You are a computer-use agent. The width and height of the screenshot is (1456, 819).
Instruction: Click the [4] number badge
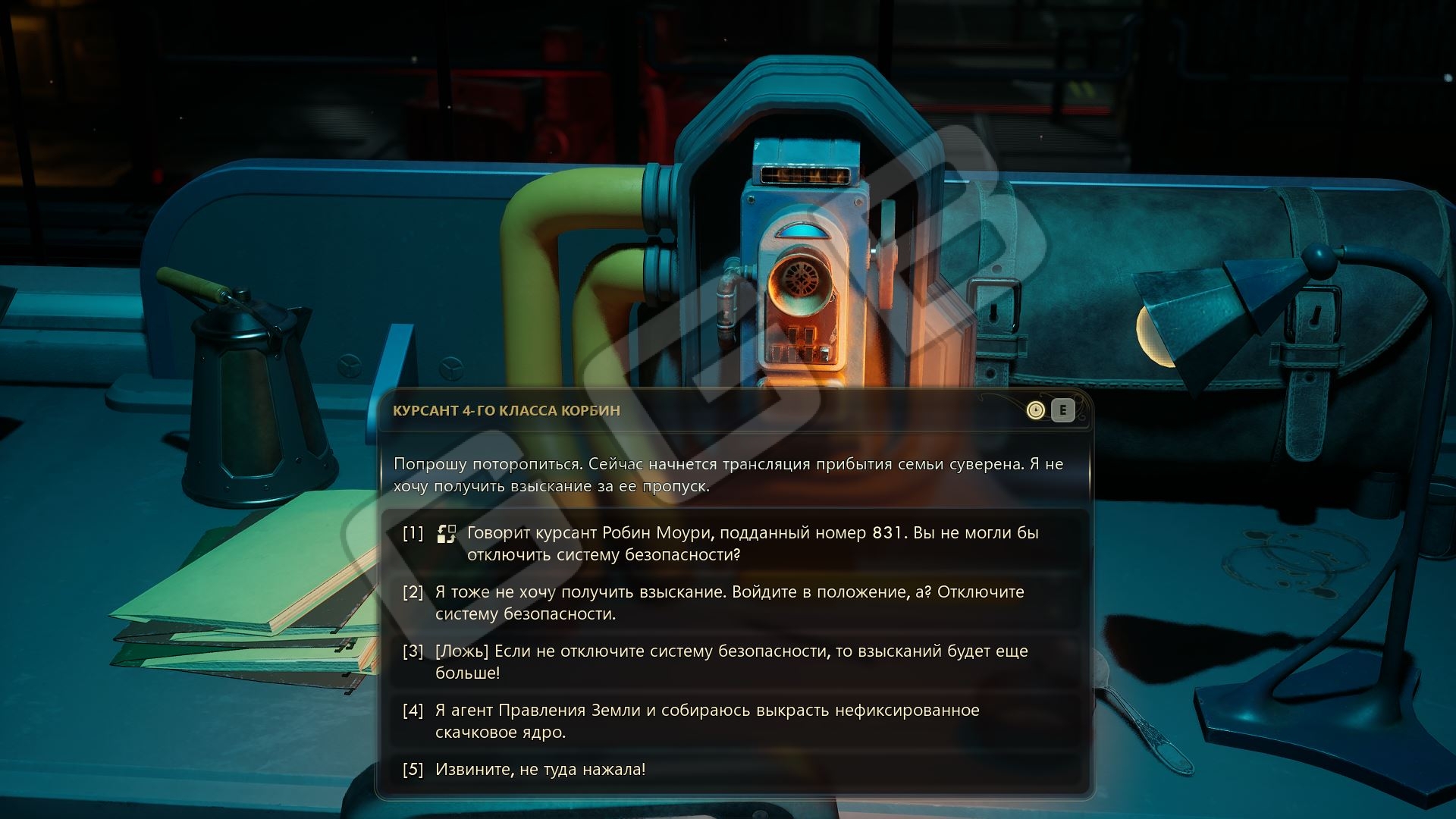tap(413, 711)
